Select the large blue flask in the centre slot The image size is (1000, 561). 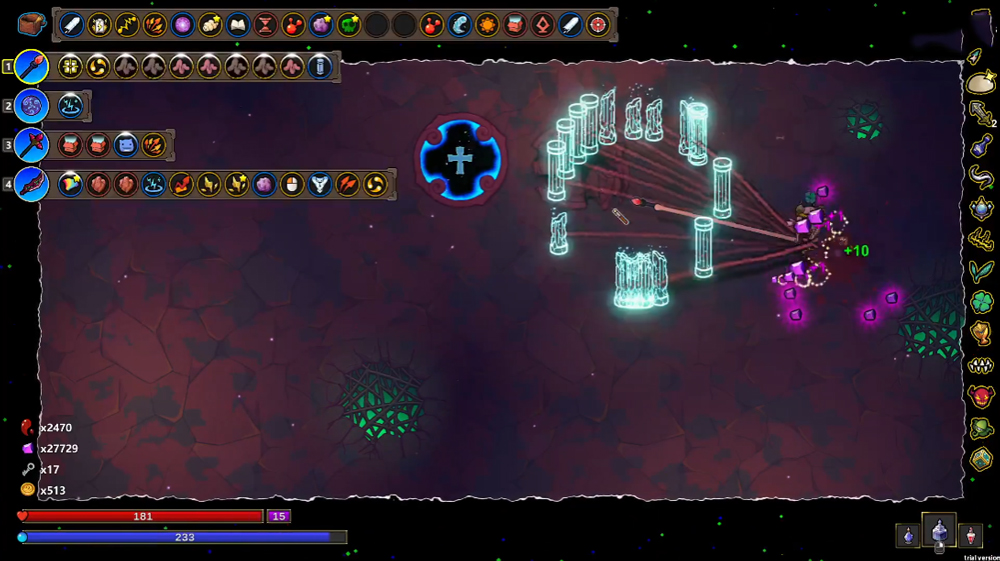click(x=939, y=531)
